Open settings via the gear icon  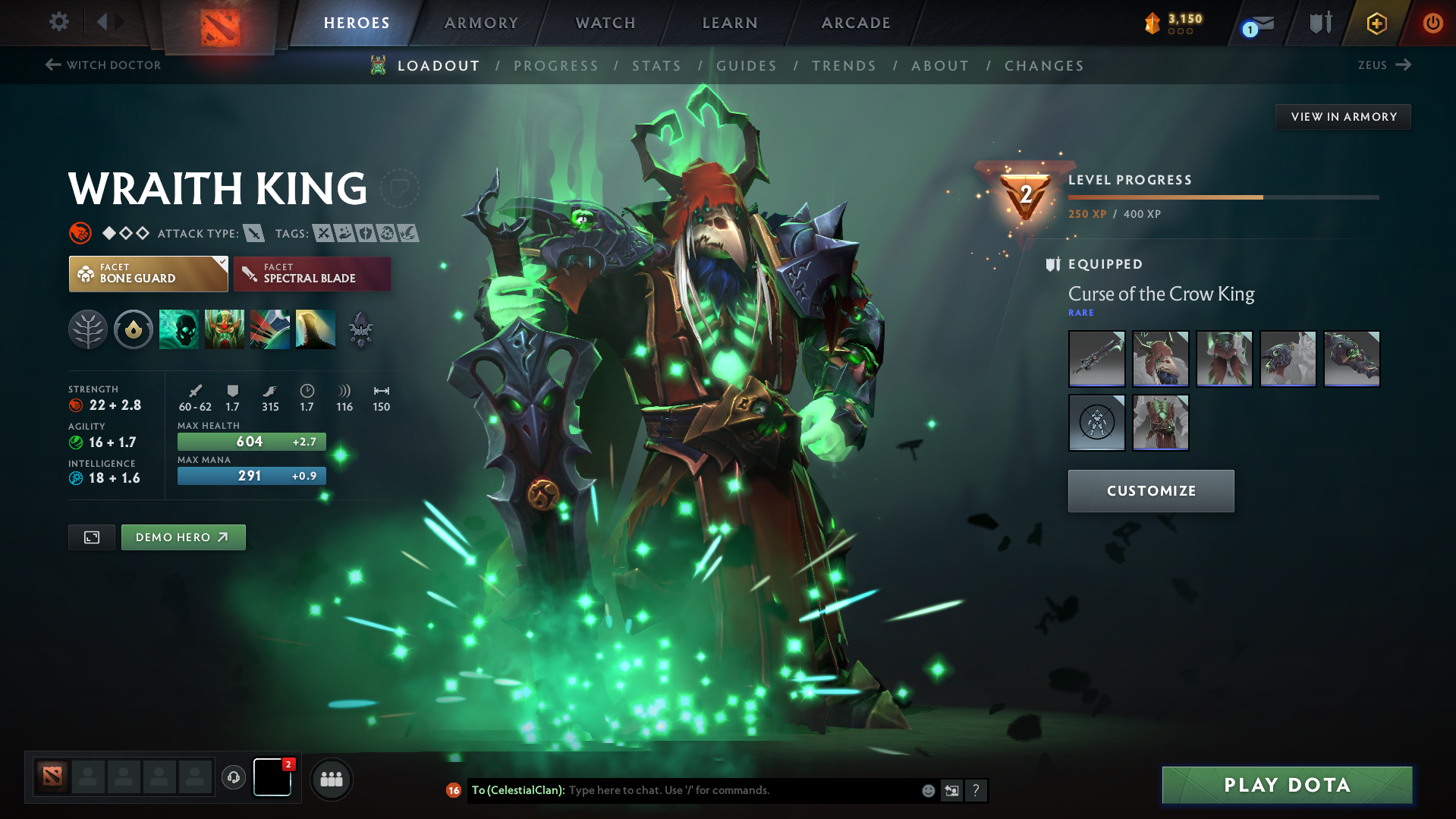coord(58,22)
